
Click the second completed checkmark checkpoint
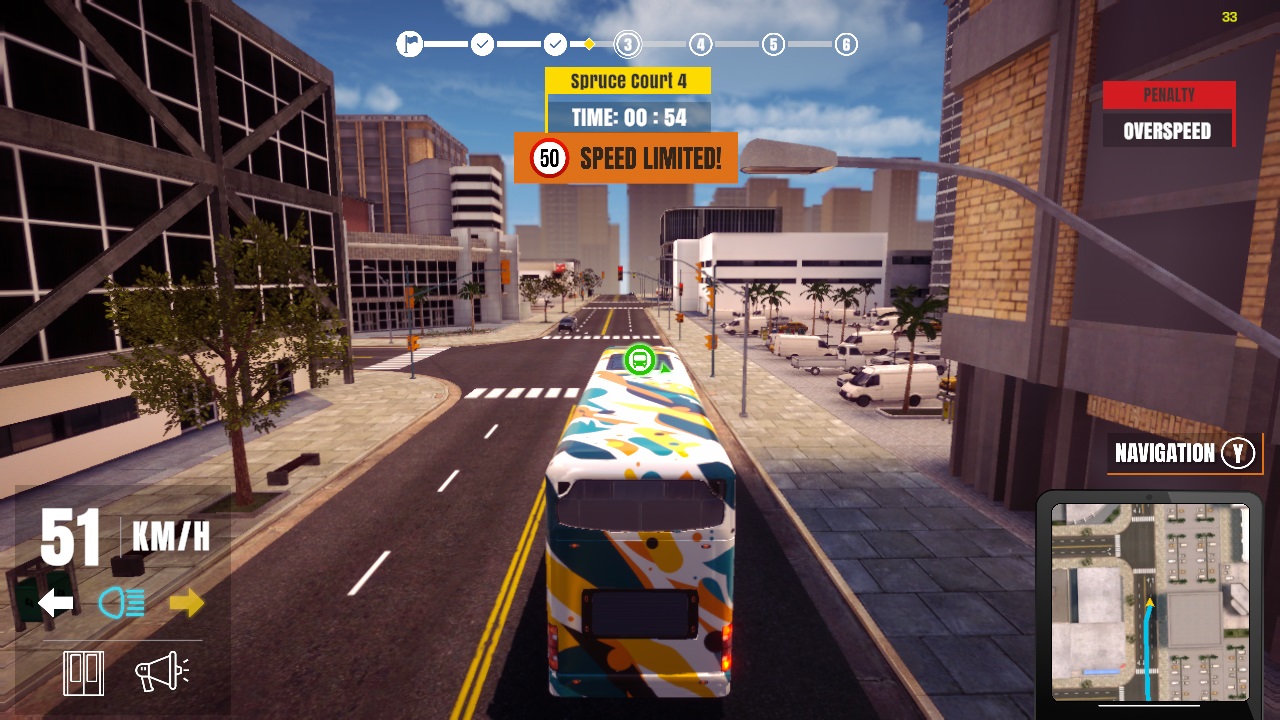555,44
